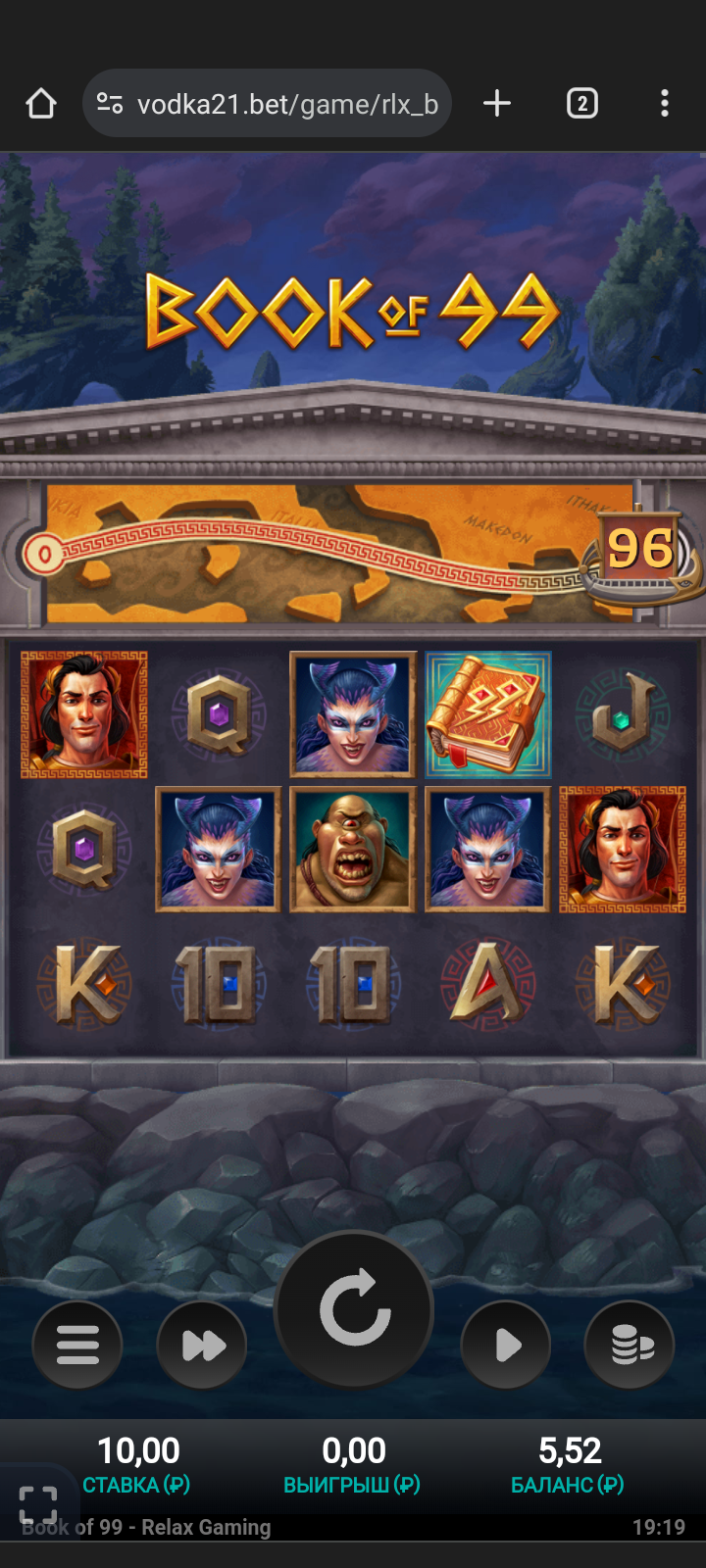This screenshot has width=706, height=1568.
Task: Toggle the fast-forward turbo spin button
Action: pyautogui.click(x=202, y=1345)
